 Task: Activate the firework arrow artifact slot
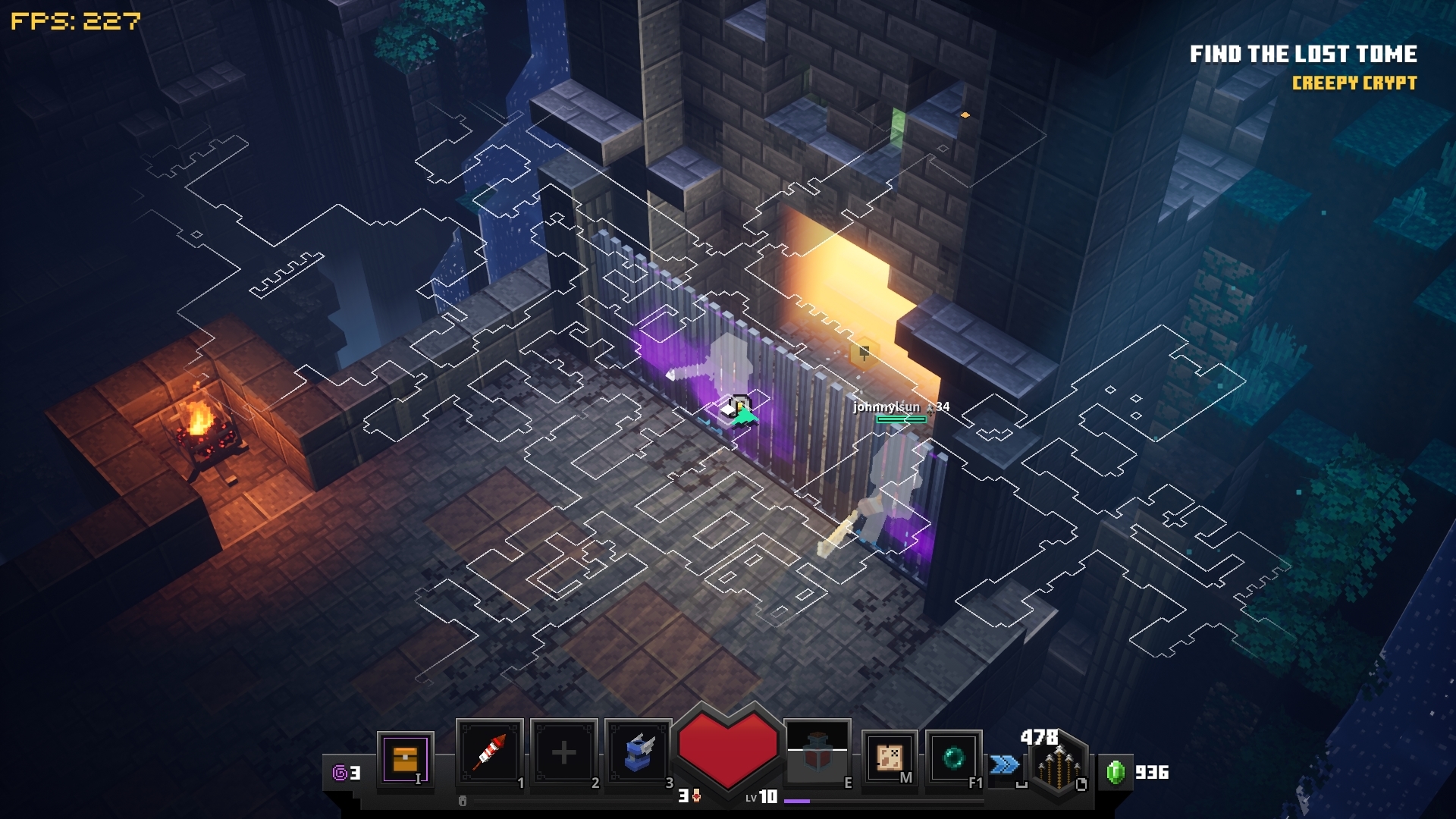click(x=490, y=752)
